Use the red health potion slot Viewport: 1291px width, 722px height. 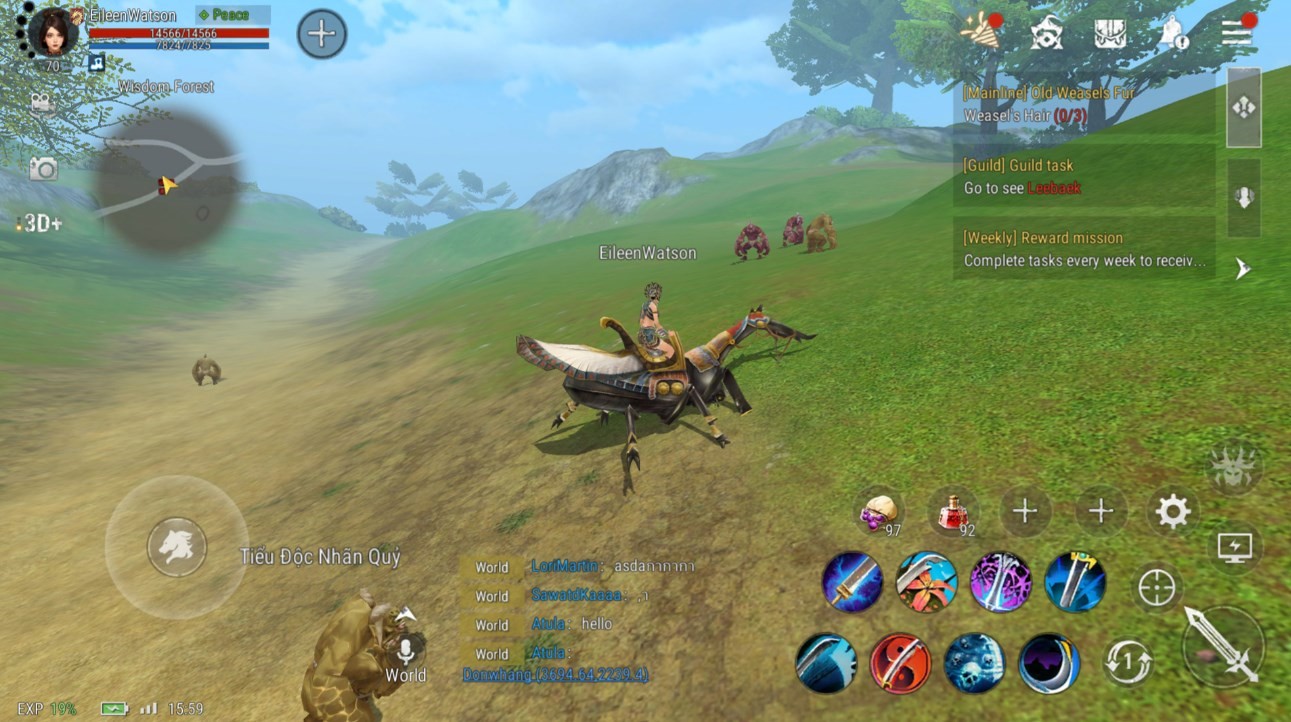click(951, 512)
